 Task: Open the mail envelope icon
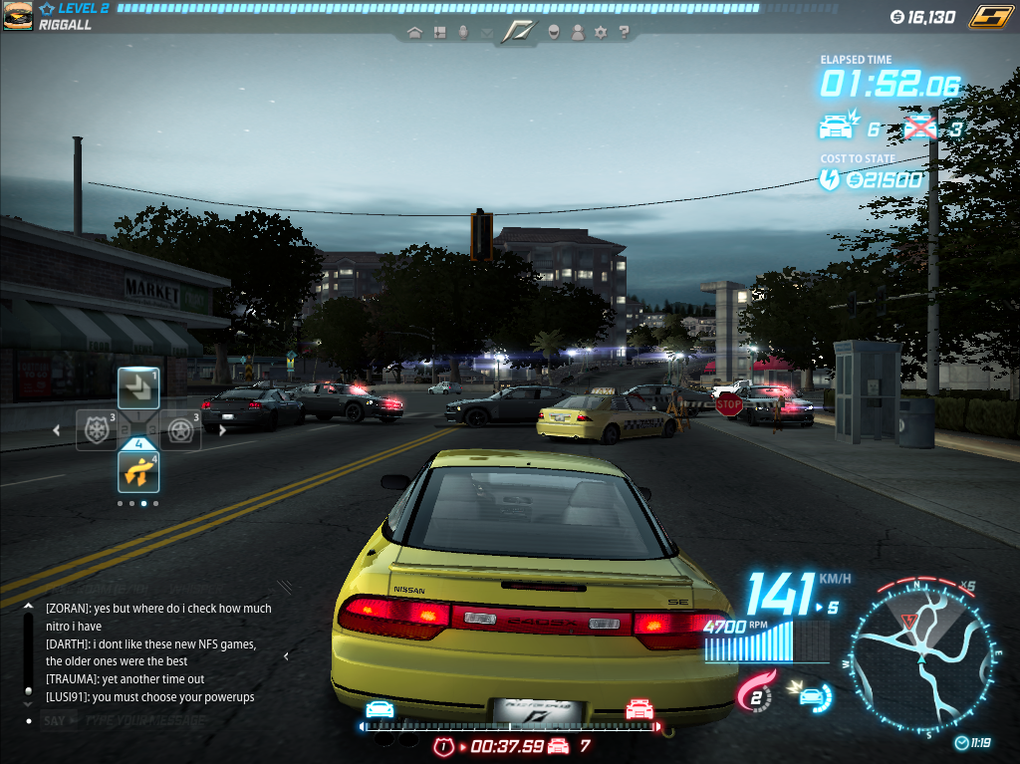(486, 33)
